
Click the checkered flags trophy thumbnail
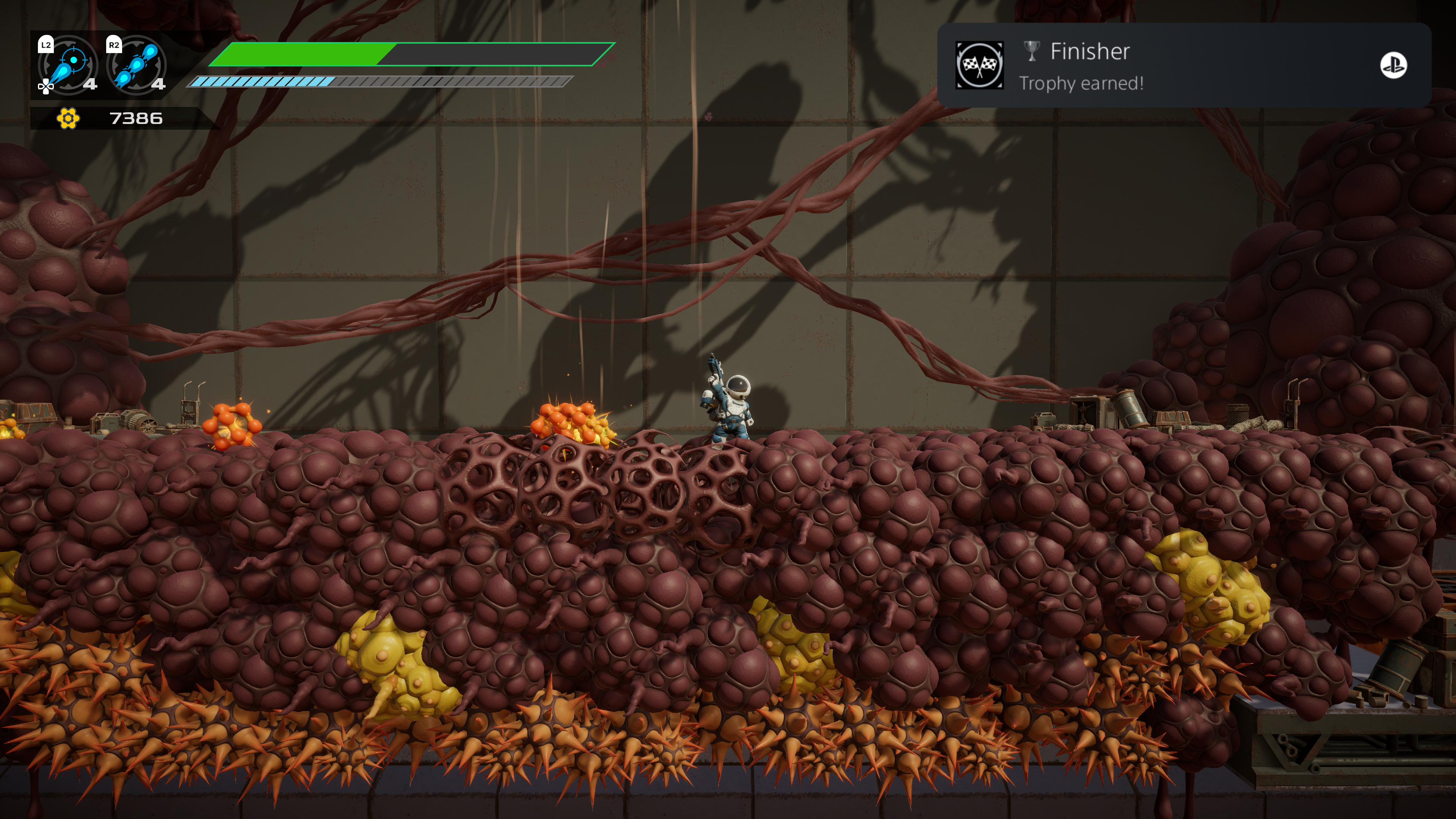(979, 66)
